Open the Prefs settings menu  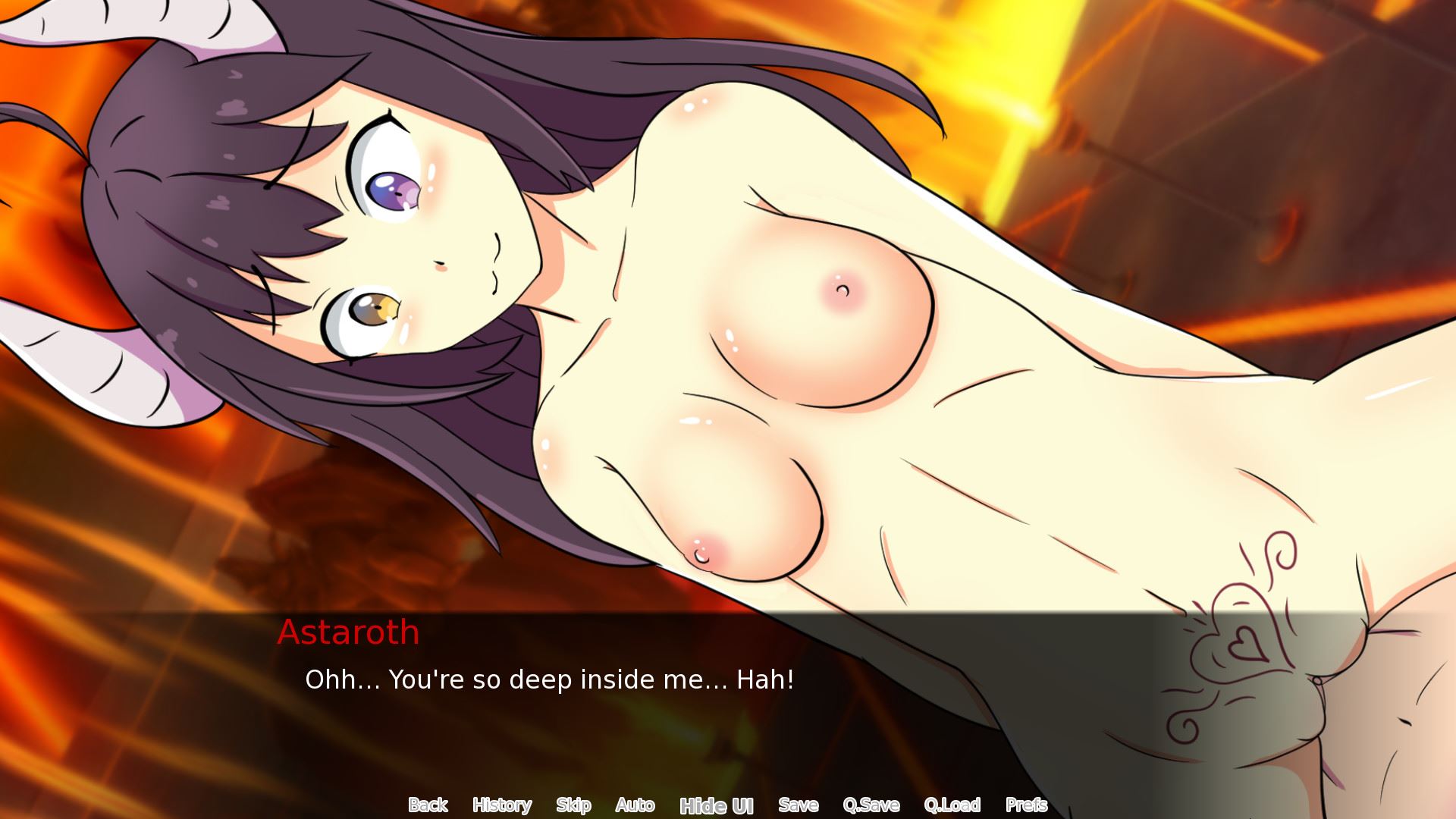coord(1026,805)
